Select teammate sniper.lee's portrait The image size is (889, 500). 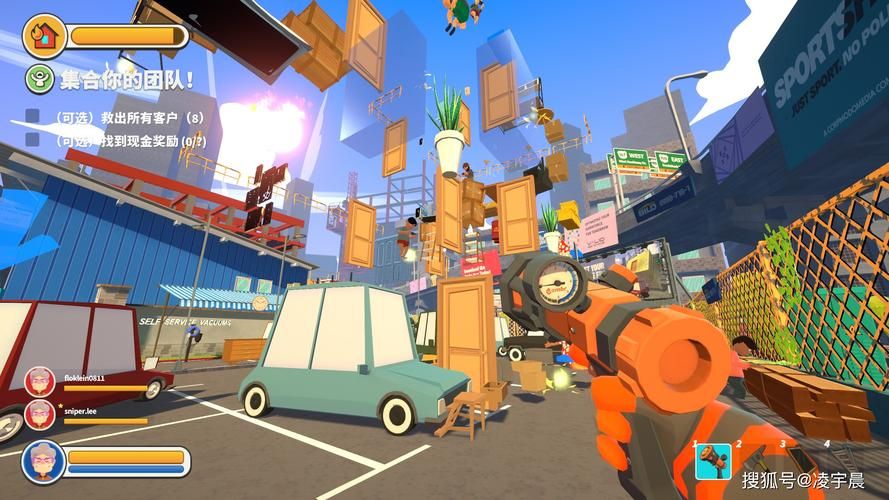click(40, 413)
